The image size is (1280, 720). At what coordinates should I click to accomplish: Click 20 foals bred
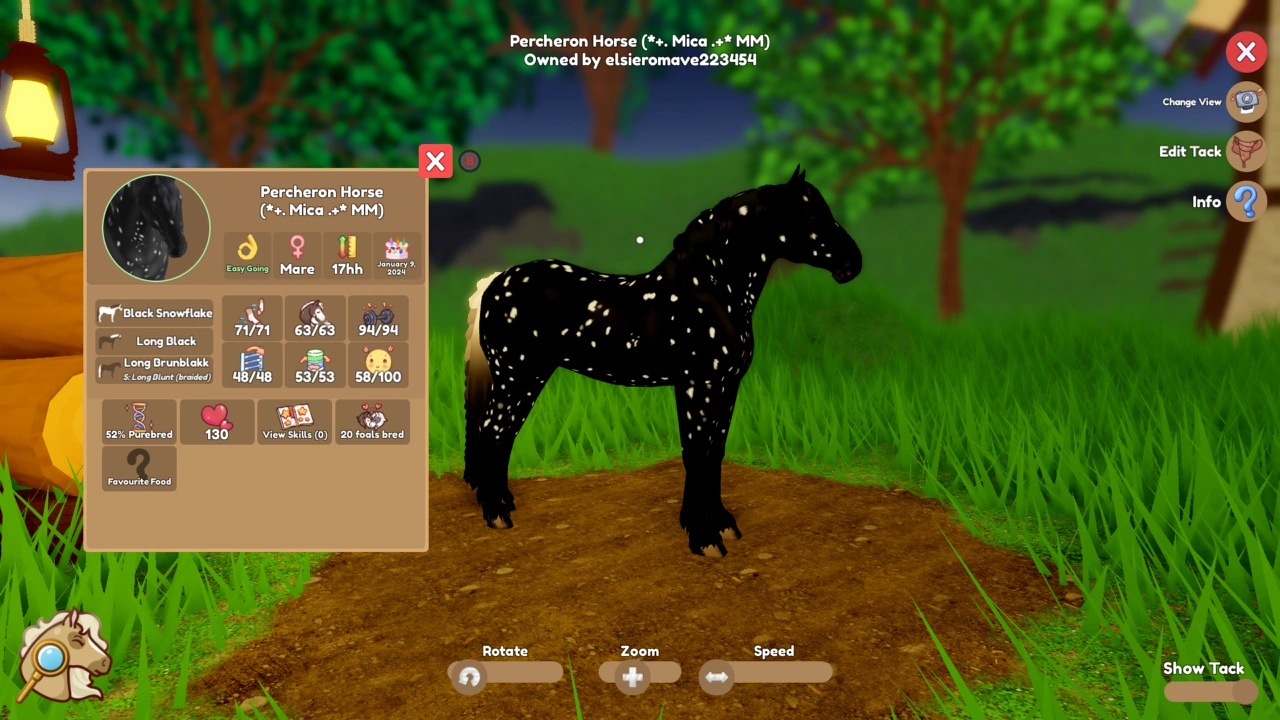372,420
